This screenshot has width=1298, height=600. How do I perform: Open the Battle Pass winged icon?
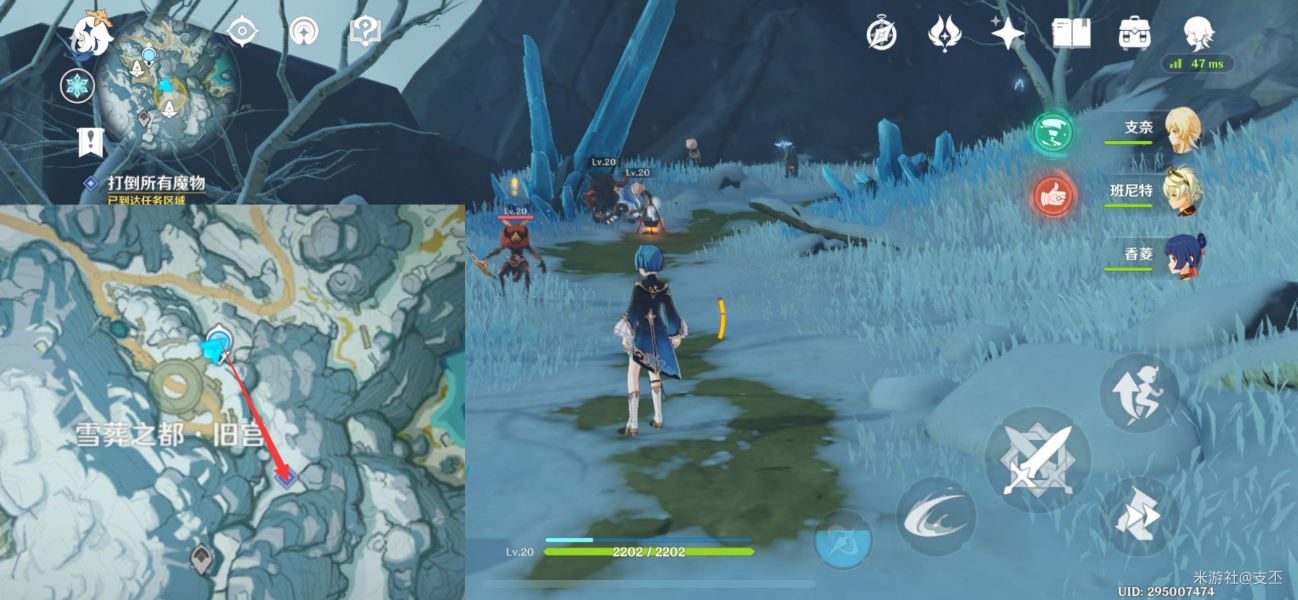944,34
